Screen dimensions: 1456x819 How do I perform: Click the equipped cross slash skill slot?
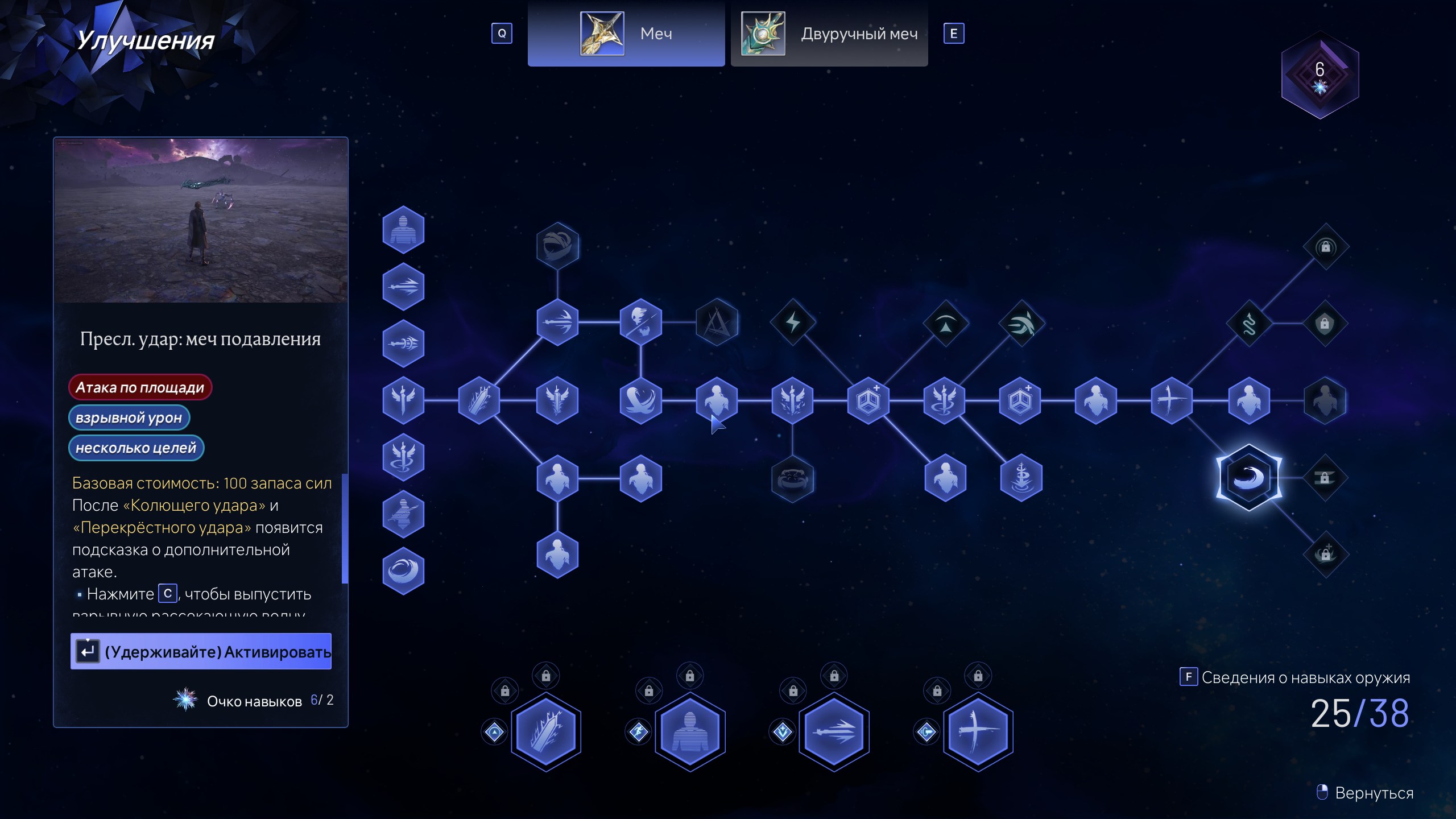tap(978, 731)
